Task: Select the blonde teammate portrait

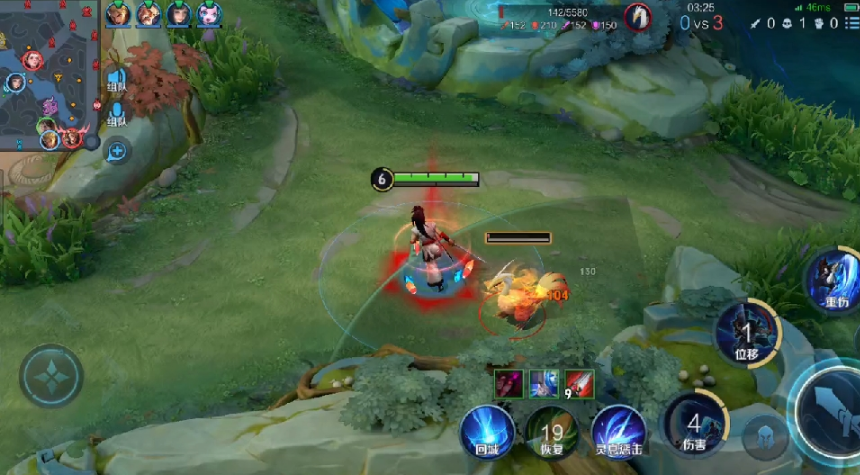Action: (x=117, y=14)
